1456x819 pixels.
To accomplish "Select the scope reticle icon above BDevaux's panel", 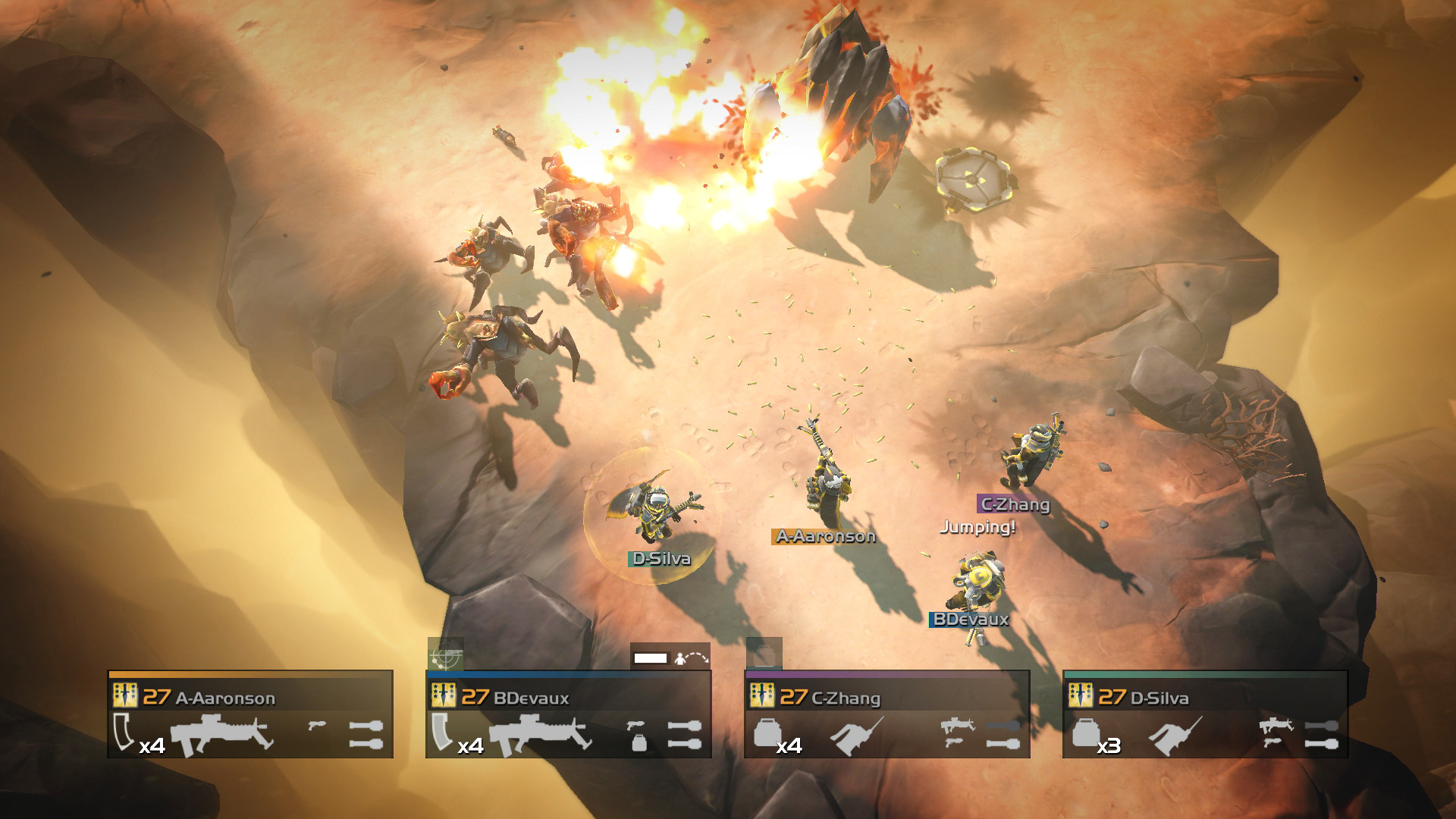I will (446, 658).
